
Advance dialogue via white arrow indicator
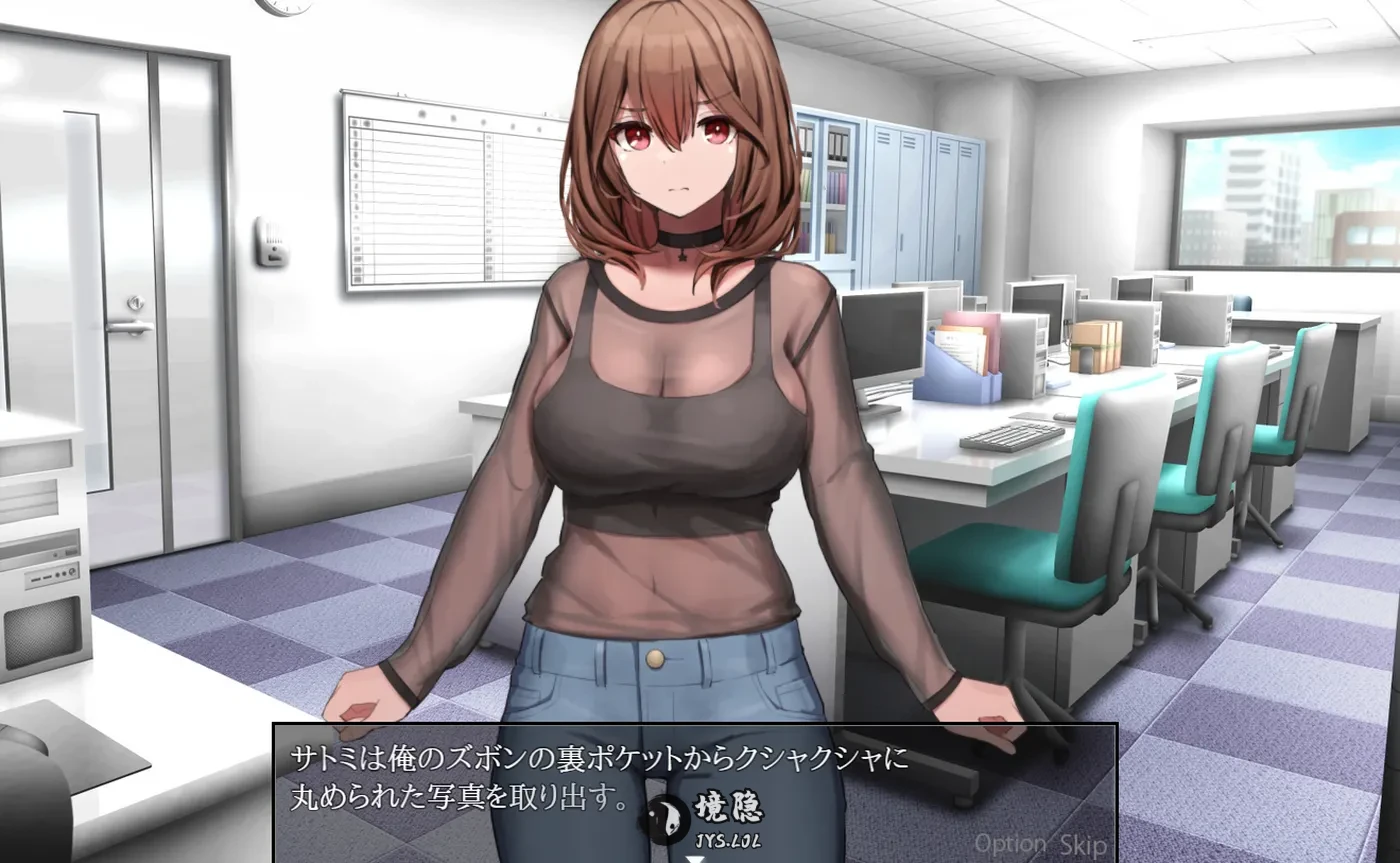[x=692, y=857]
